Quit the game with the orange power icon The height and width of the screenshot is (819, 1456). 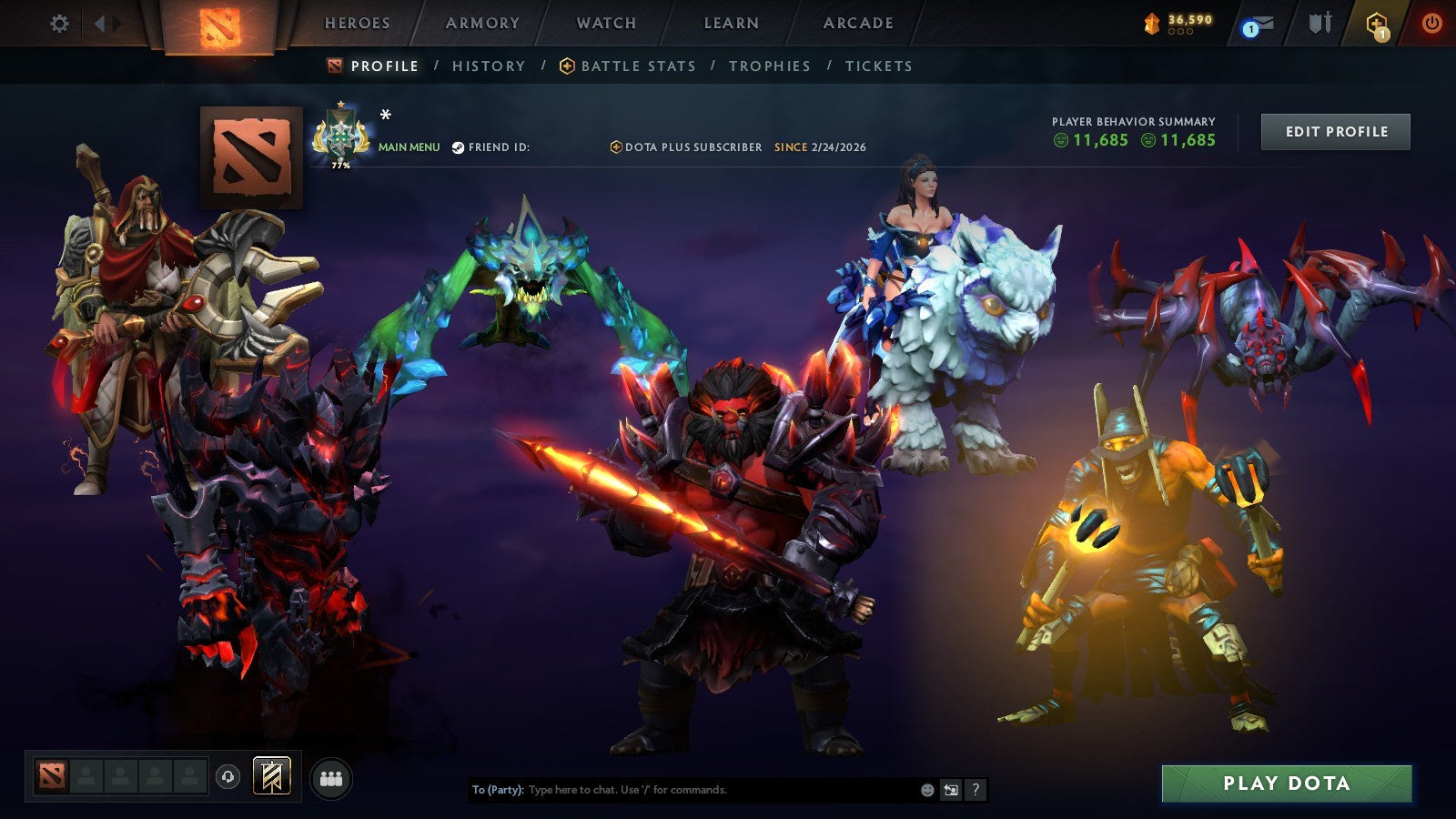click(x=1432, y=23)
